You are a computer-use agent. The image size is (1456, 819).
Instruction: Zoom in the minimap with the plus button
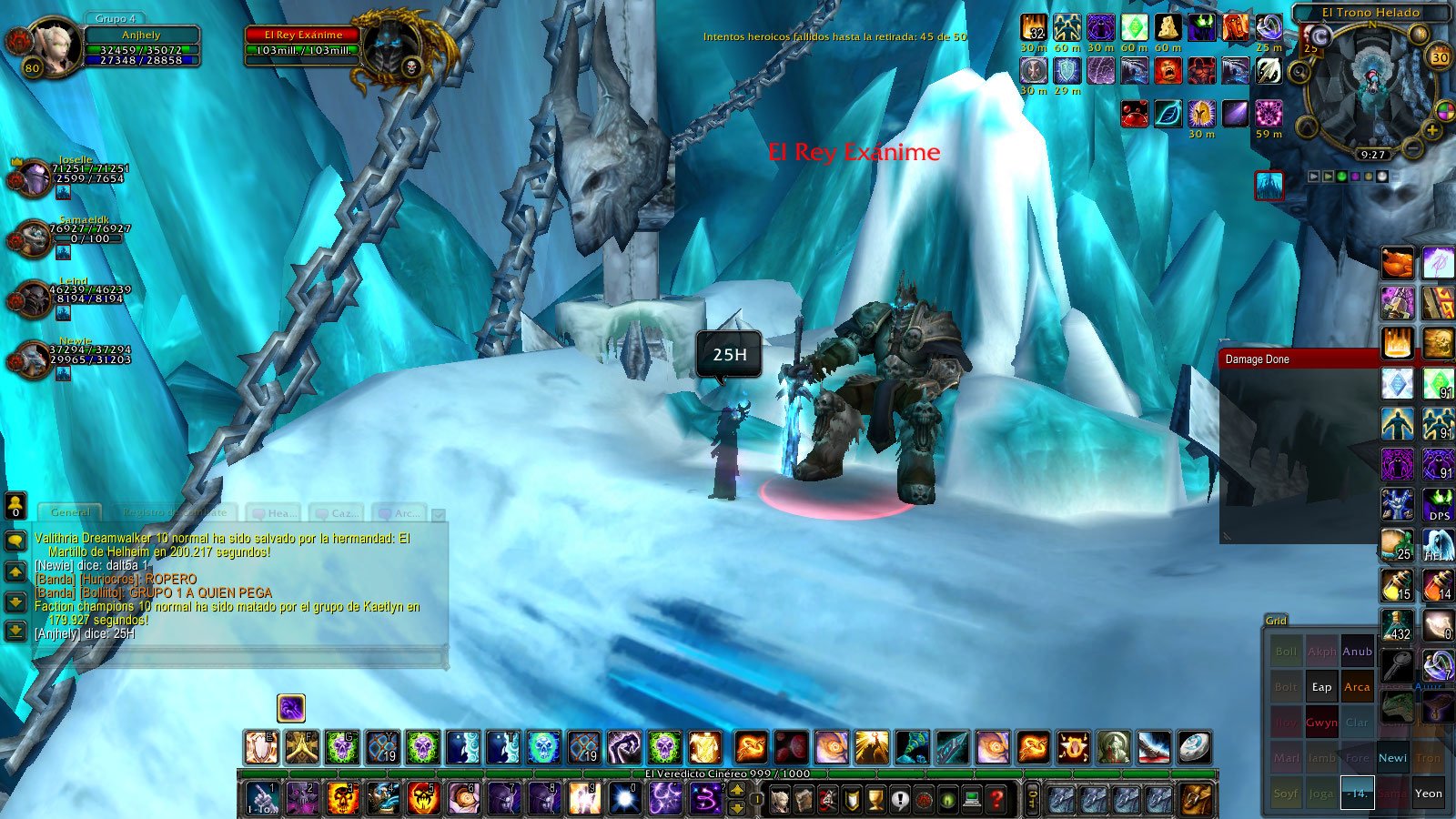pos(1432,131)
